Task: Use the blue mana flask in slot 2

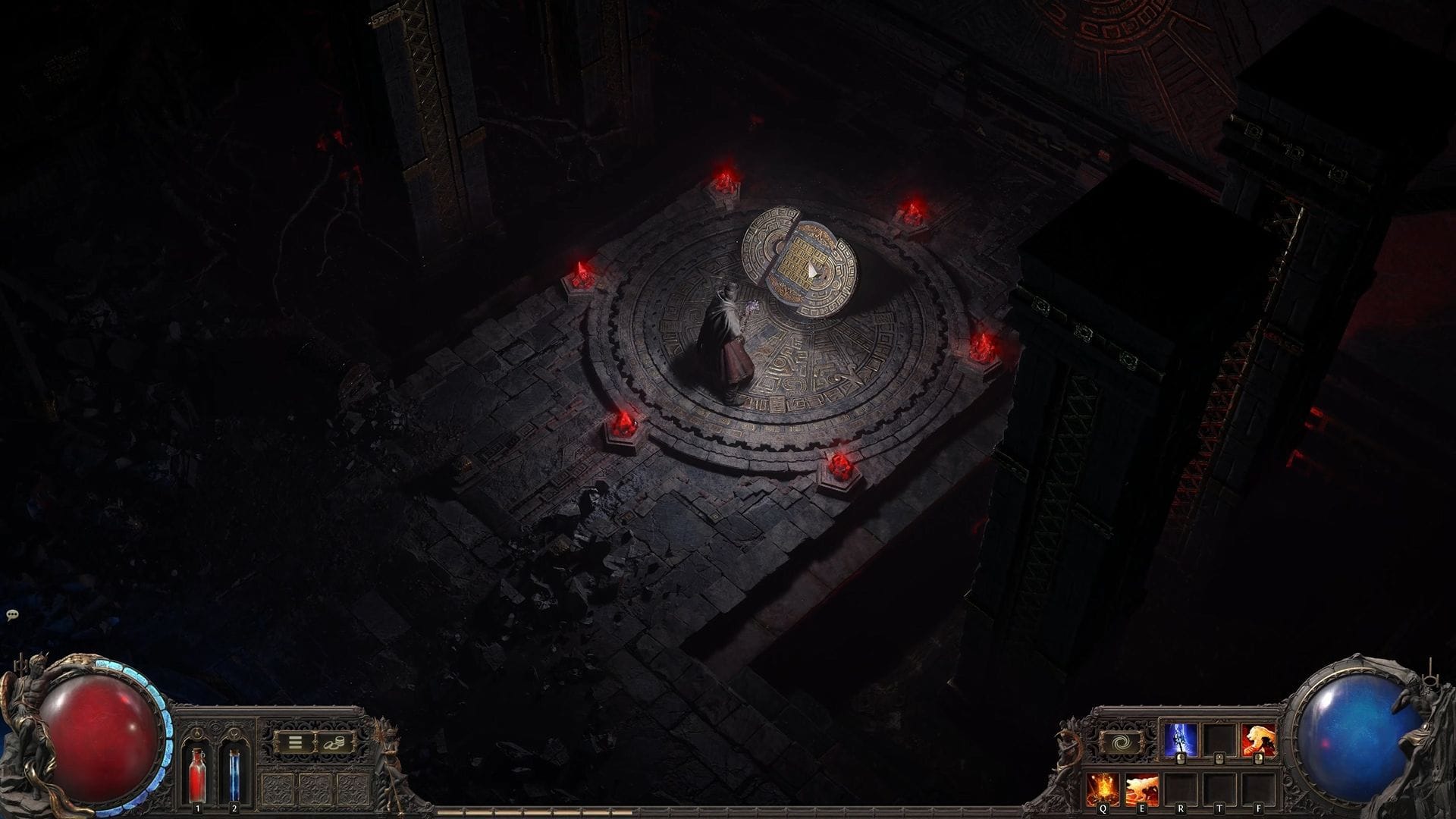Action: coord(234,777)
